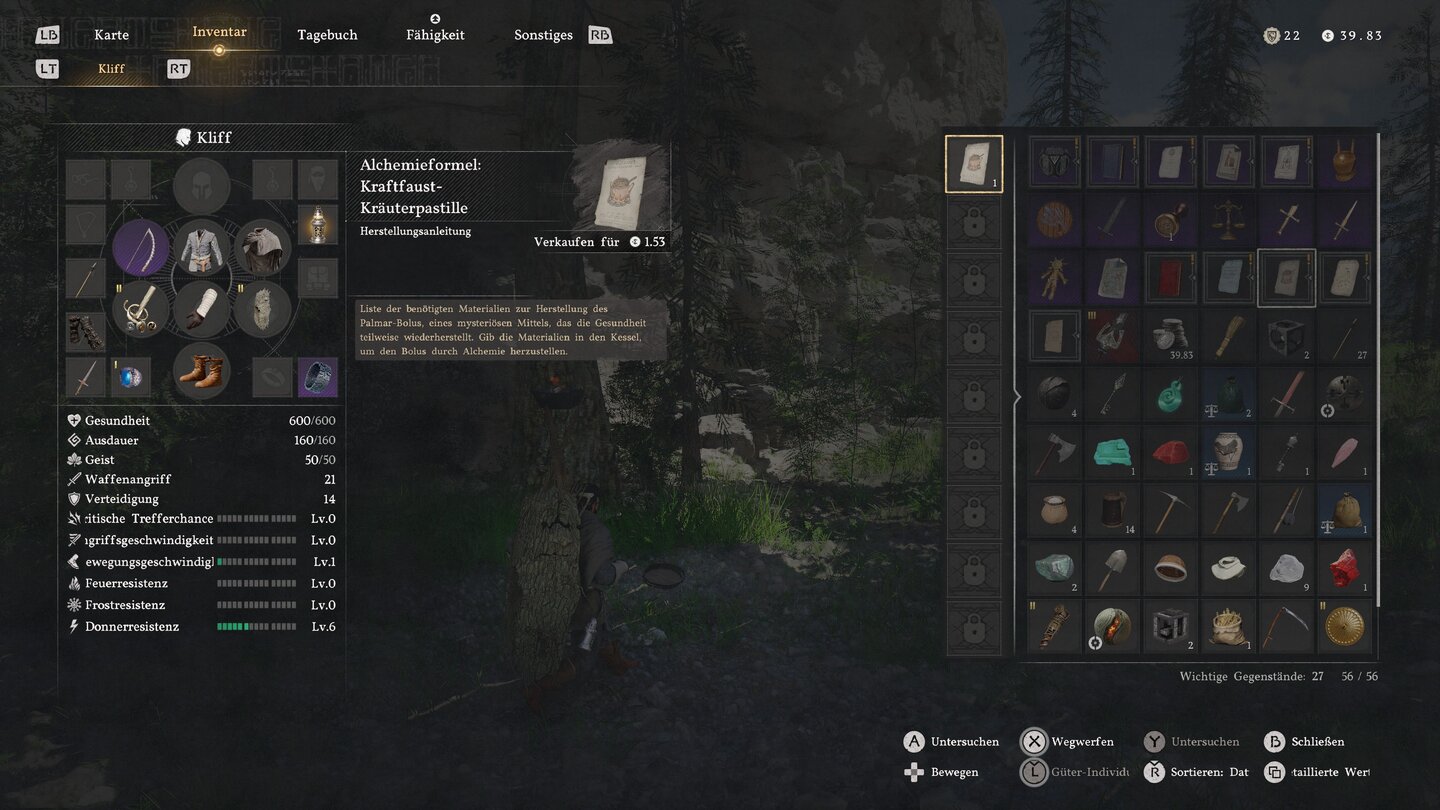The width and height of the screenshot is (1440, 810).
Task: Select the golden round shield item
Action: pos(1344,626)
